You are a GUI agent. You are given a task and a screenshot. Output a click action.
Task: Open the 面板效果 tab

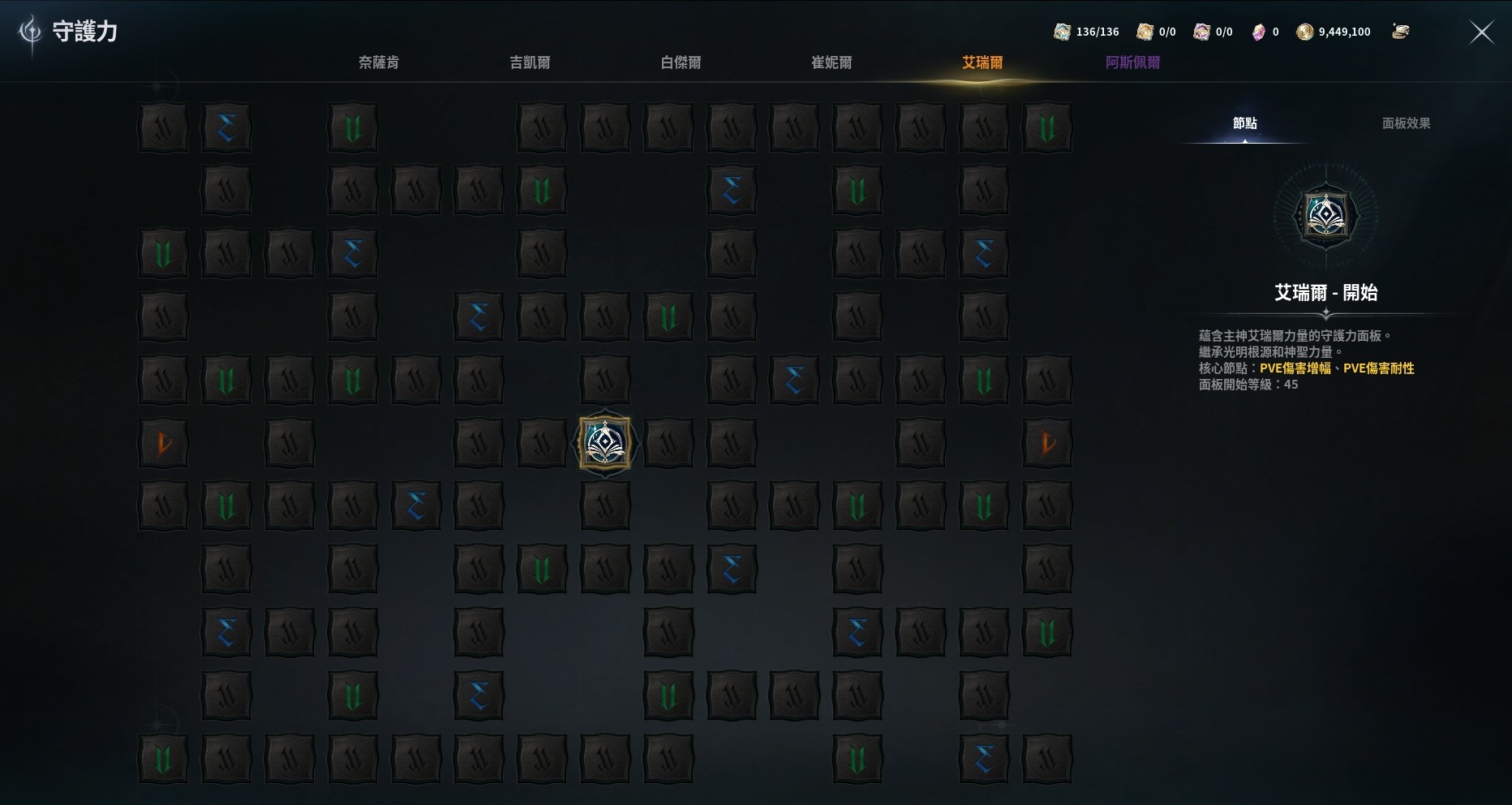(x=1406, y=123)
